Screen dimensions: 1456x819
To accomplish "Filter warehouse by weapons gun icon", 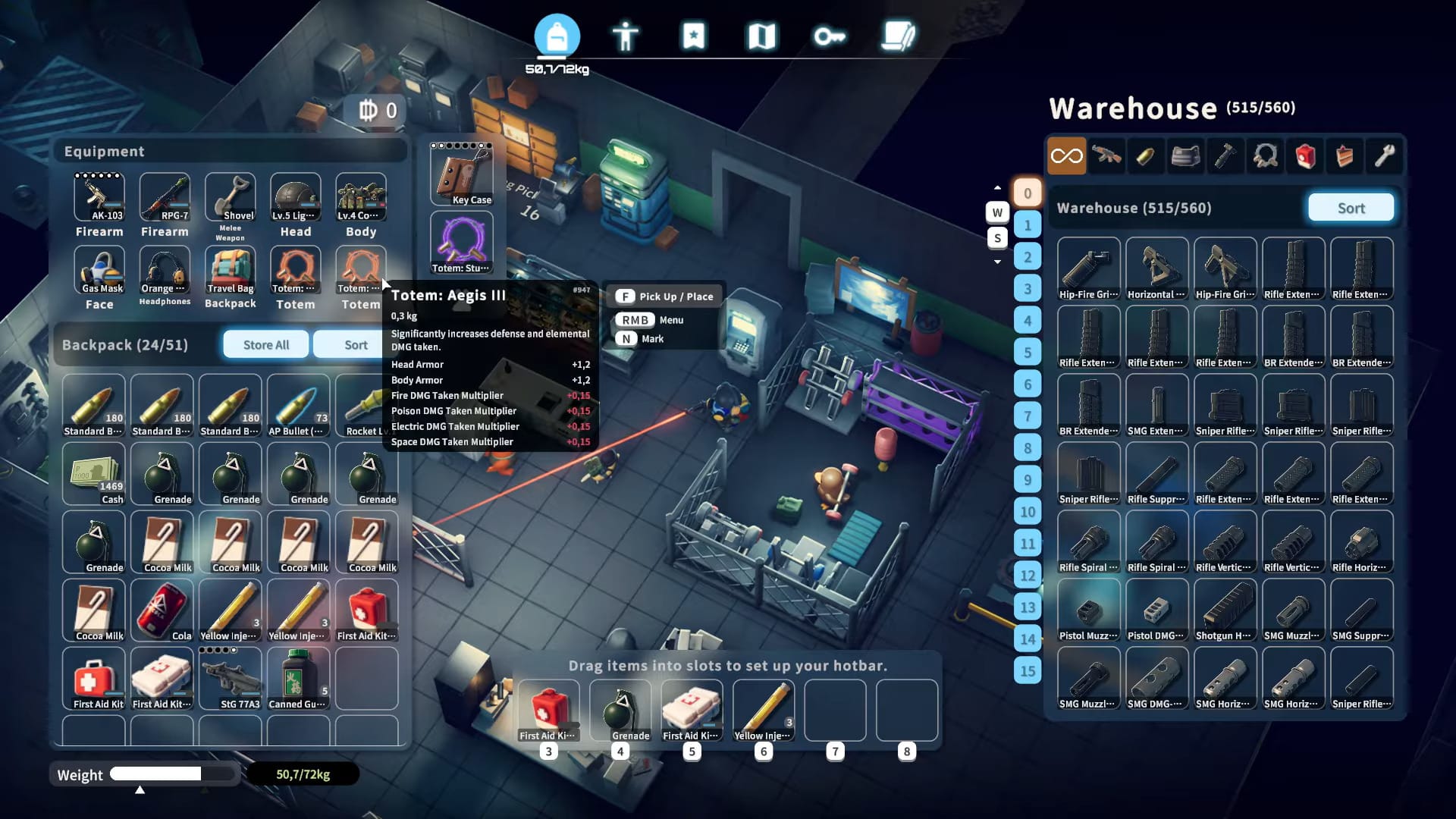I will [1106, 156].
